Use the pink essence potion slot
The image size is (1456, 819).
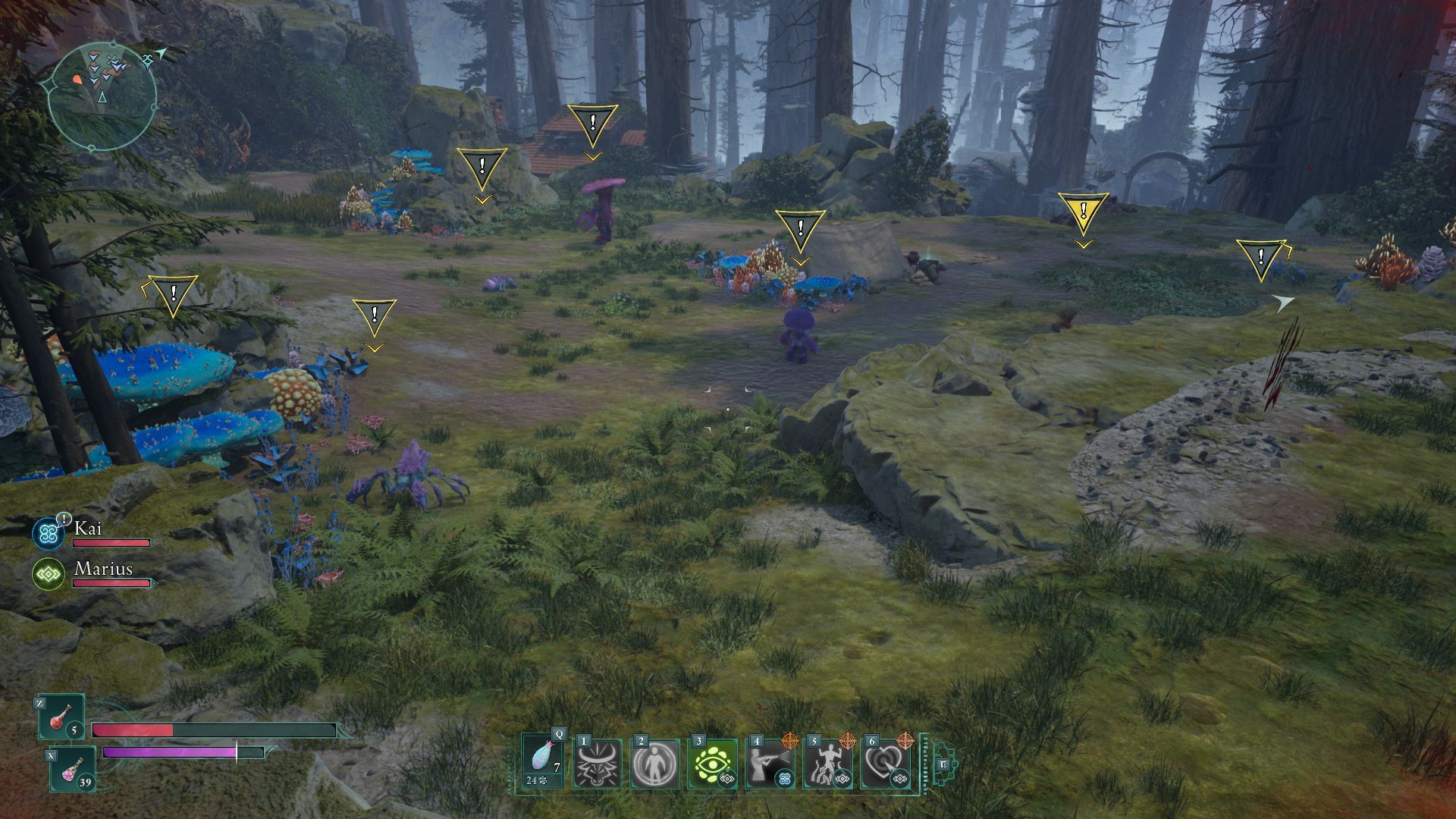[x=73, y=768]
